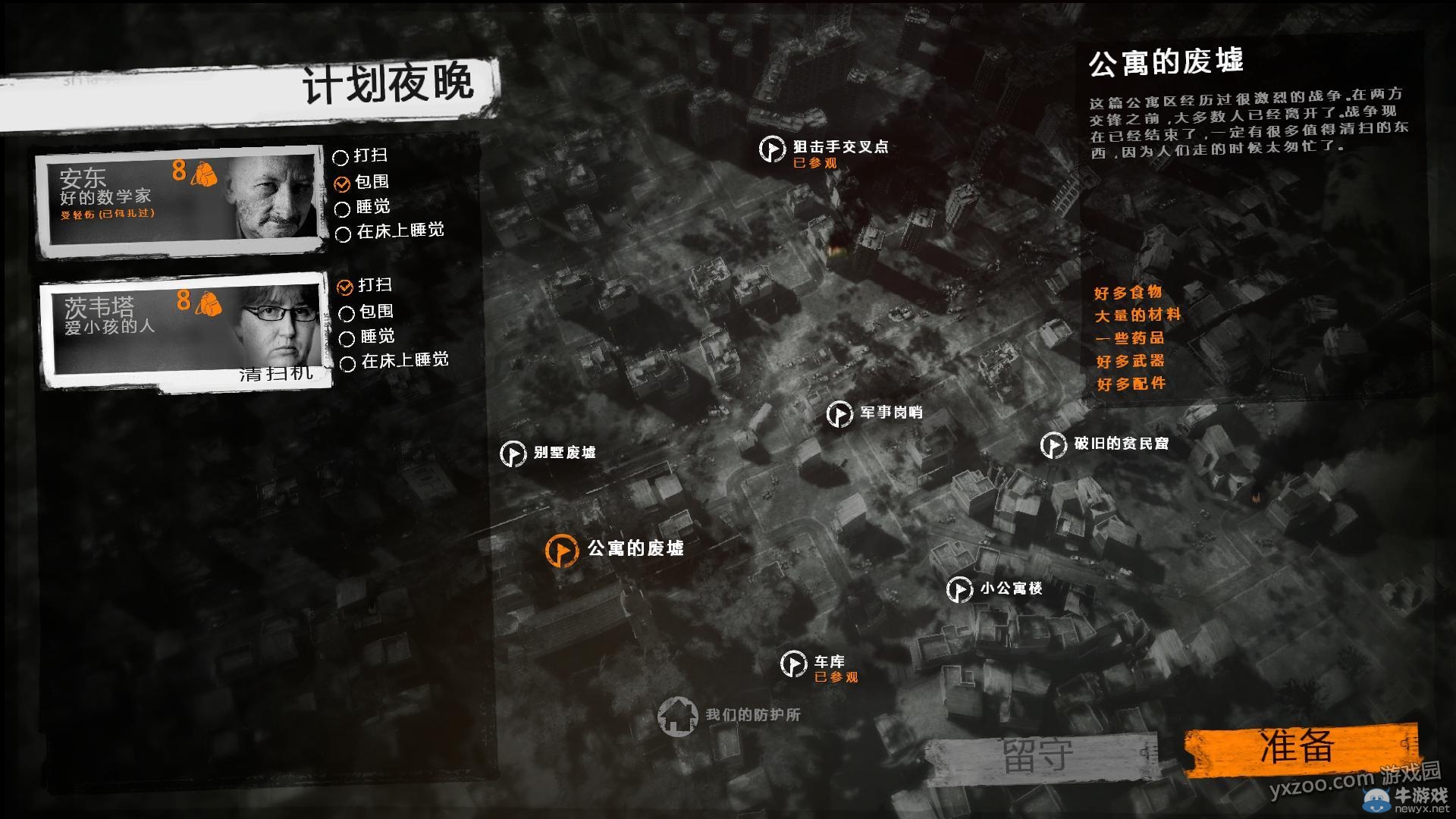Select the 狙击手交叉点 map marker
This screenshot has height=819, width=1456.
(x=771, y=149)
